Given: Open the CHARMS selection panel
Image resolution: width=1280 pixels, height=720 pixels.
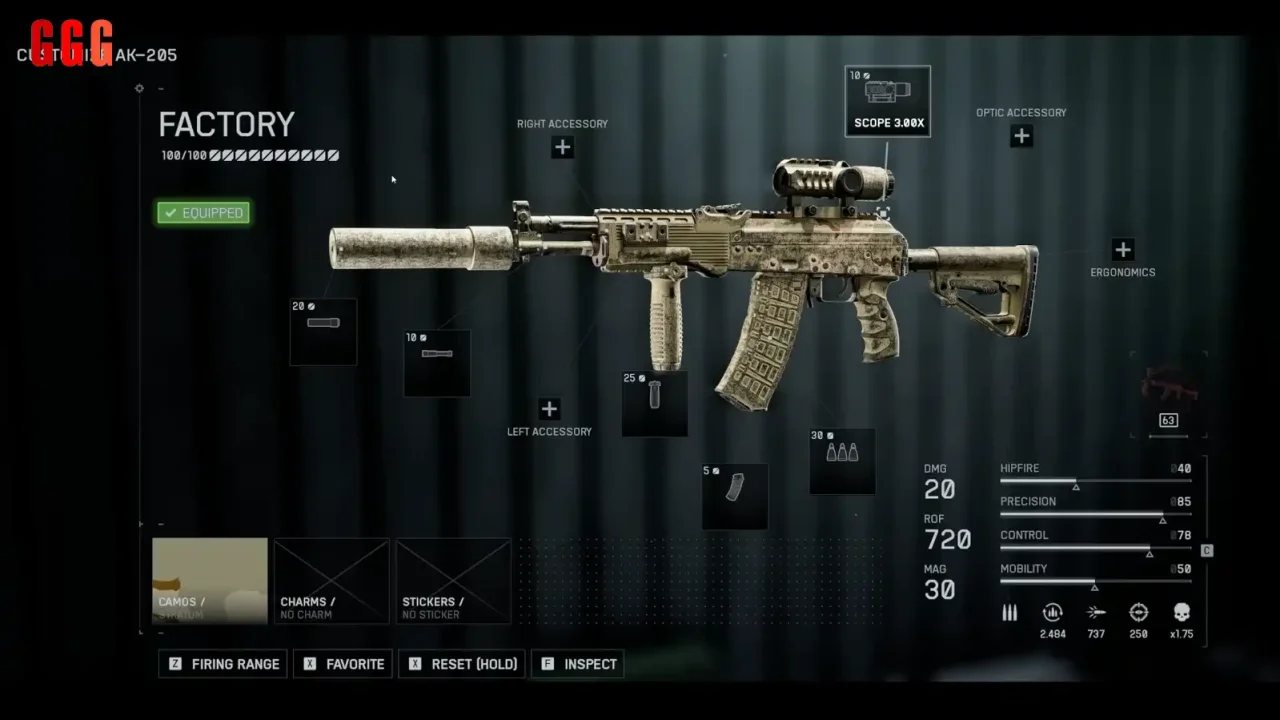Looking at the screenshot, I should click(331, 581).
